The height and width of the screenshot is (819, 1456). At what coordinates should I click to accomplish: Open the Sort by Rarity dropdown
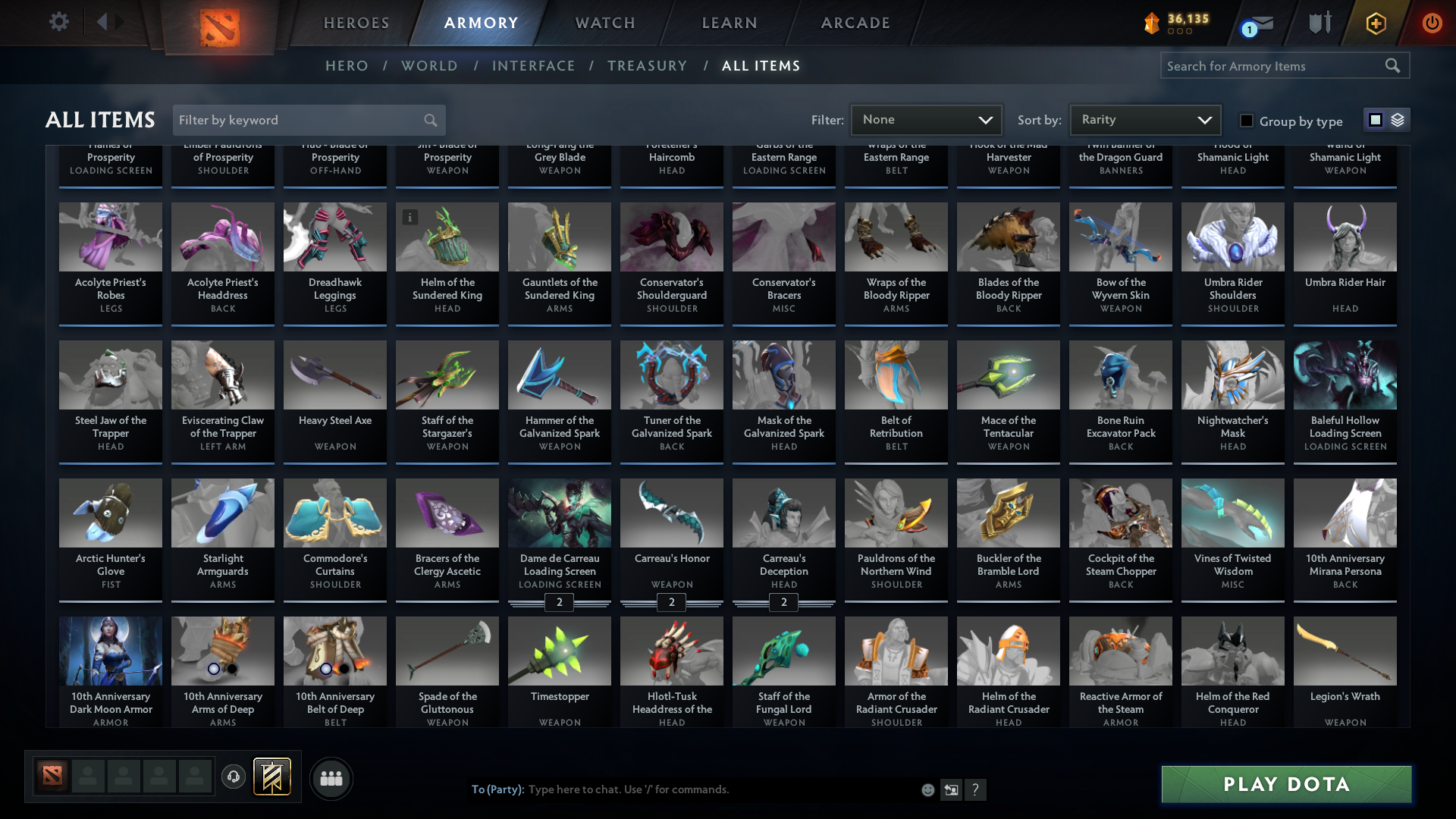(1144, 119)
